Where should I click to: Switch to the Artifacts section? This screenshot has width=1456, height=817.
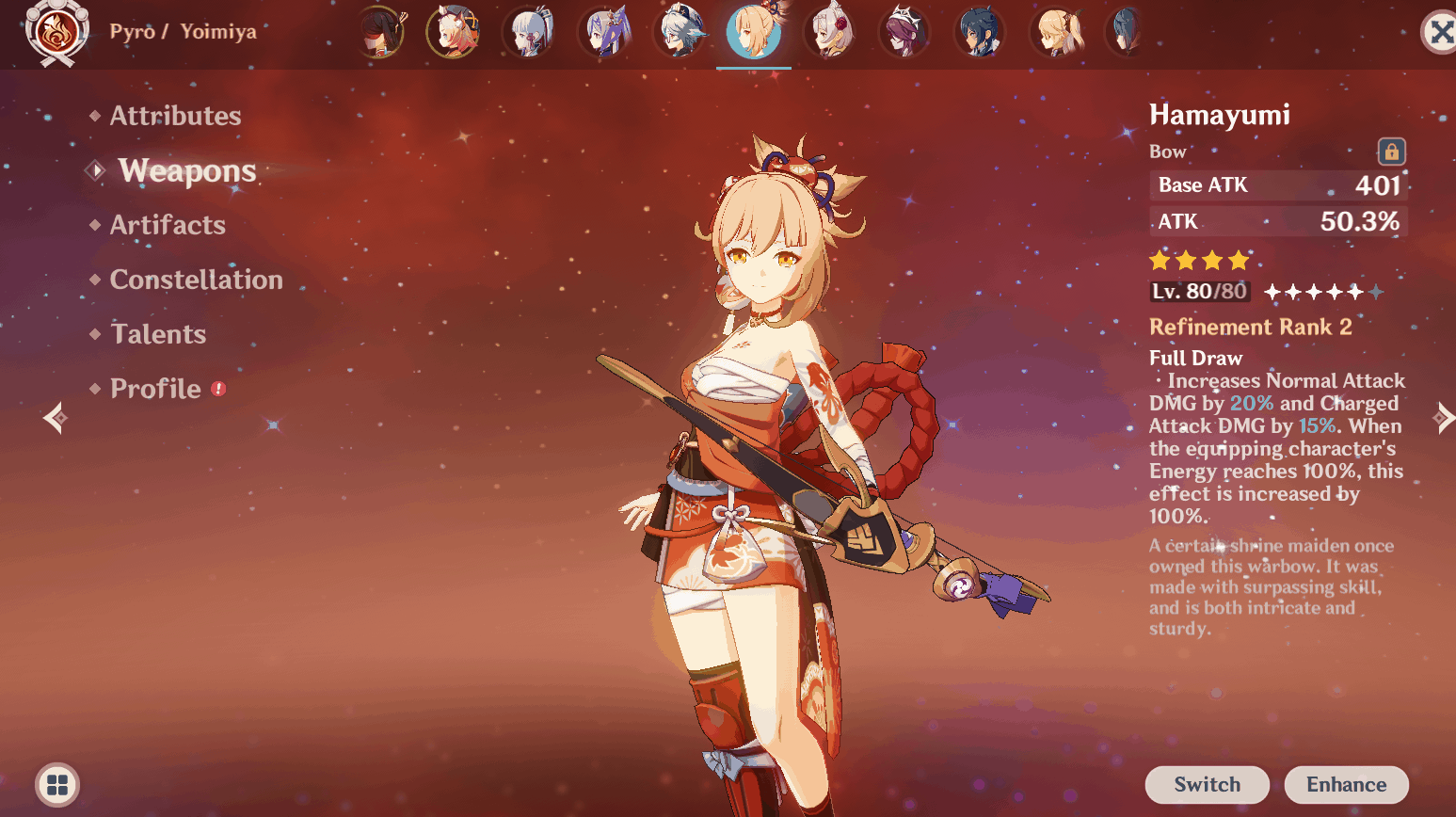point(168,225)
